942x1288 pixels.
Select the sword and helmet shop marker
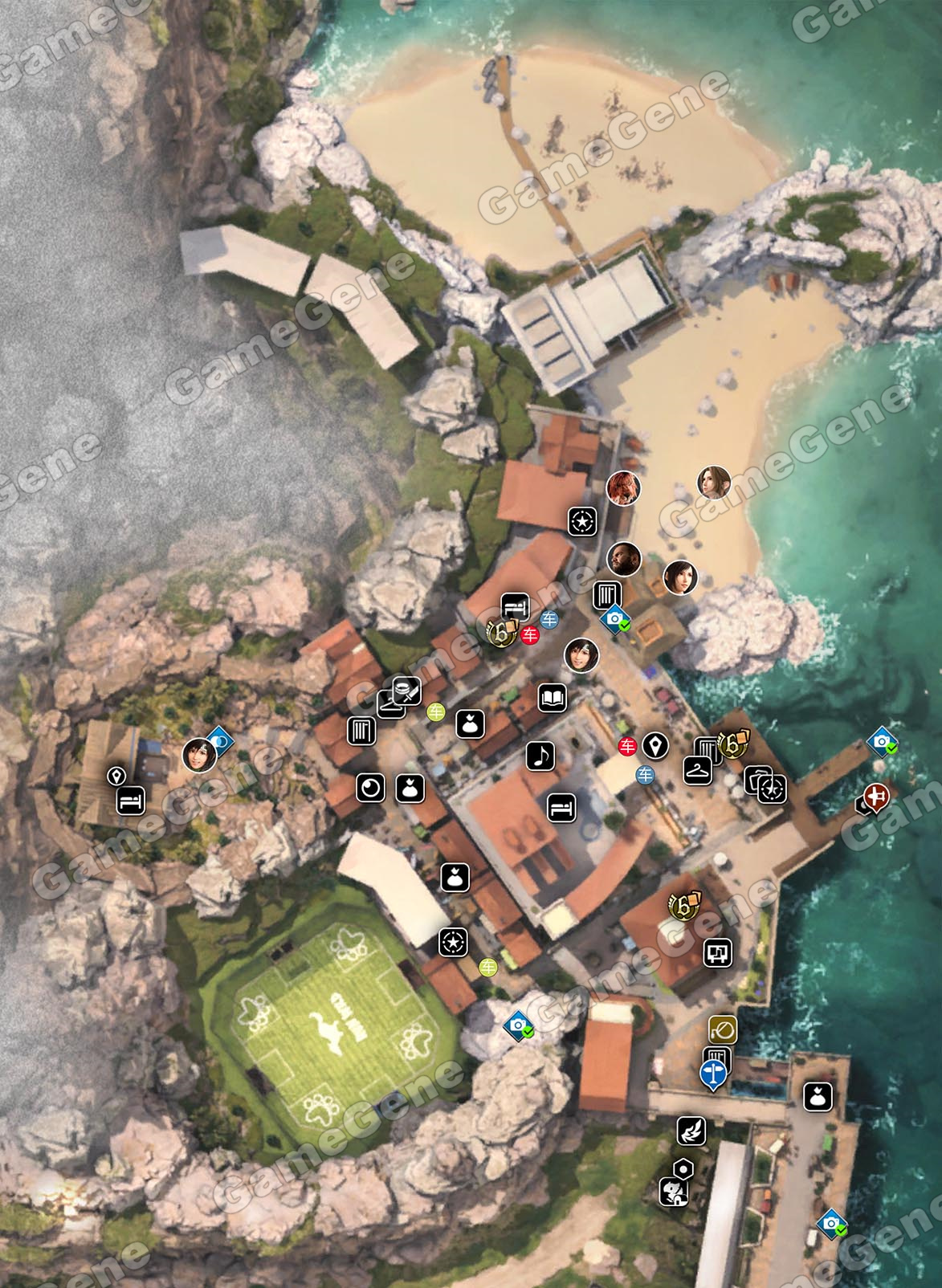407,690
